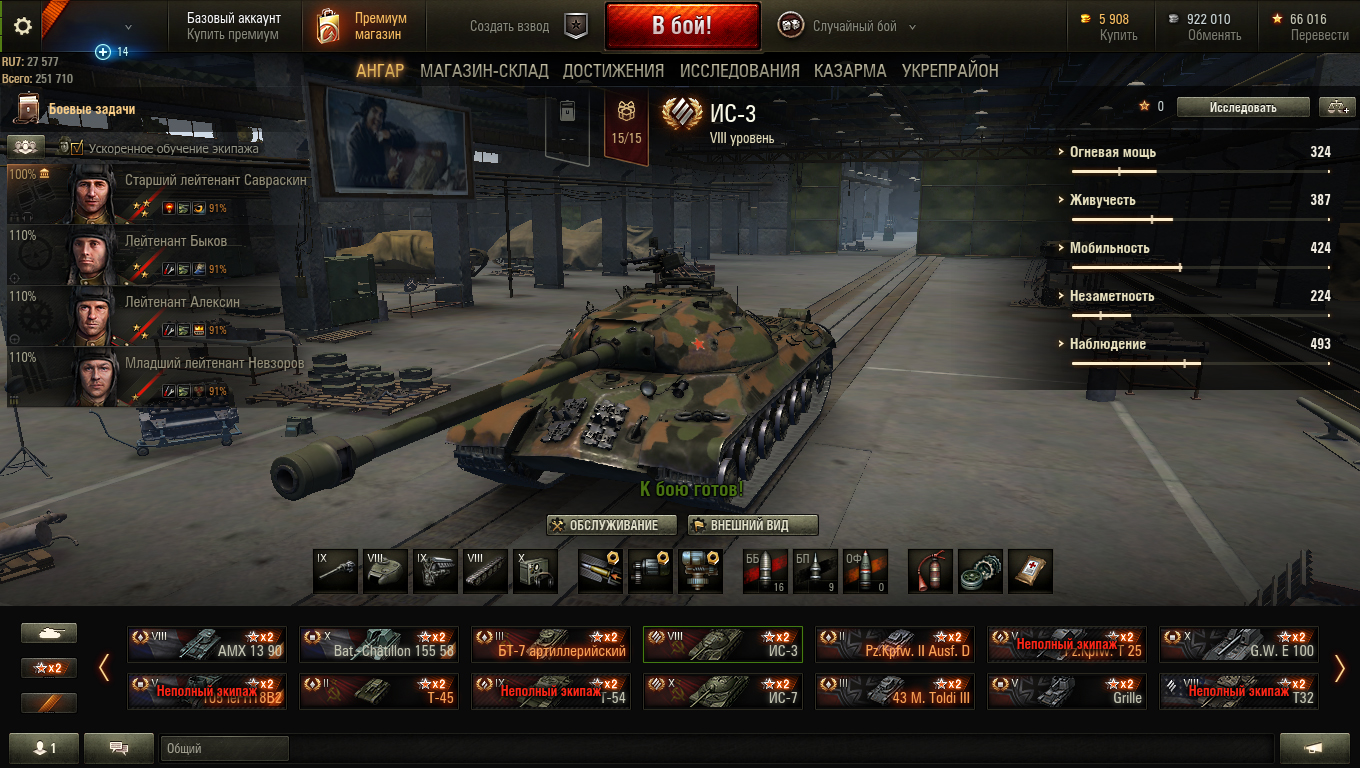Screen dimensions: 1360x768
Task: Start battle with the red В бой! button
Action: (x=681, y=26)
